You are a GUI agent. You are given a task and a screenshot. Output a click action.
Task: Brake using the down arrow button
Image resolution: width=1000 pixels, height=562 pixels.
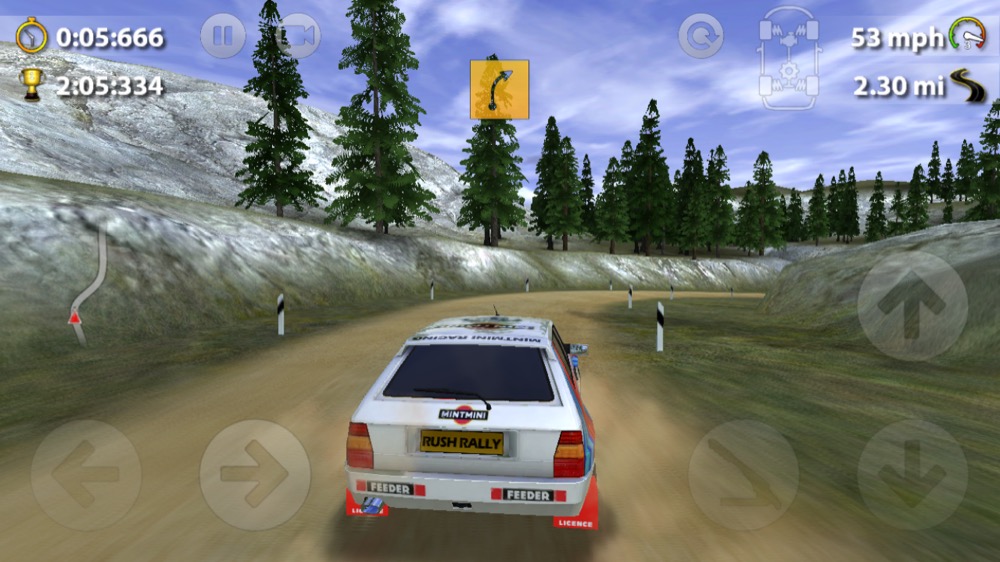pyautogui.click(x=912, y=474)
